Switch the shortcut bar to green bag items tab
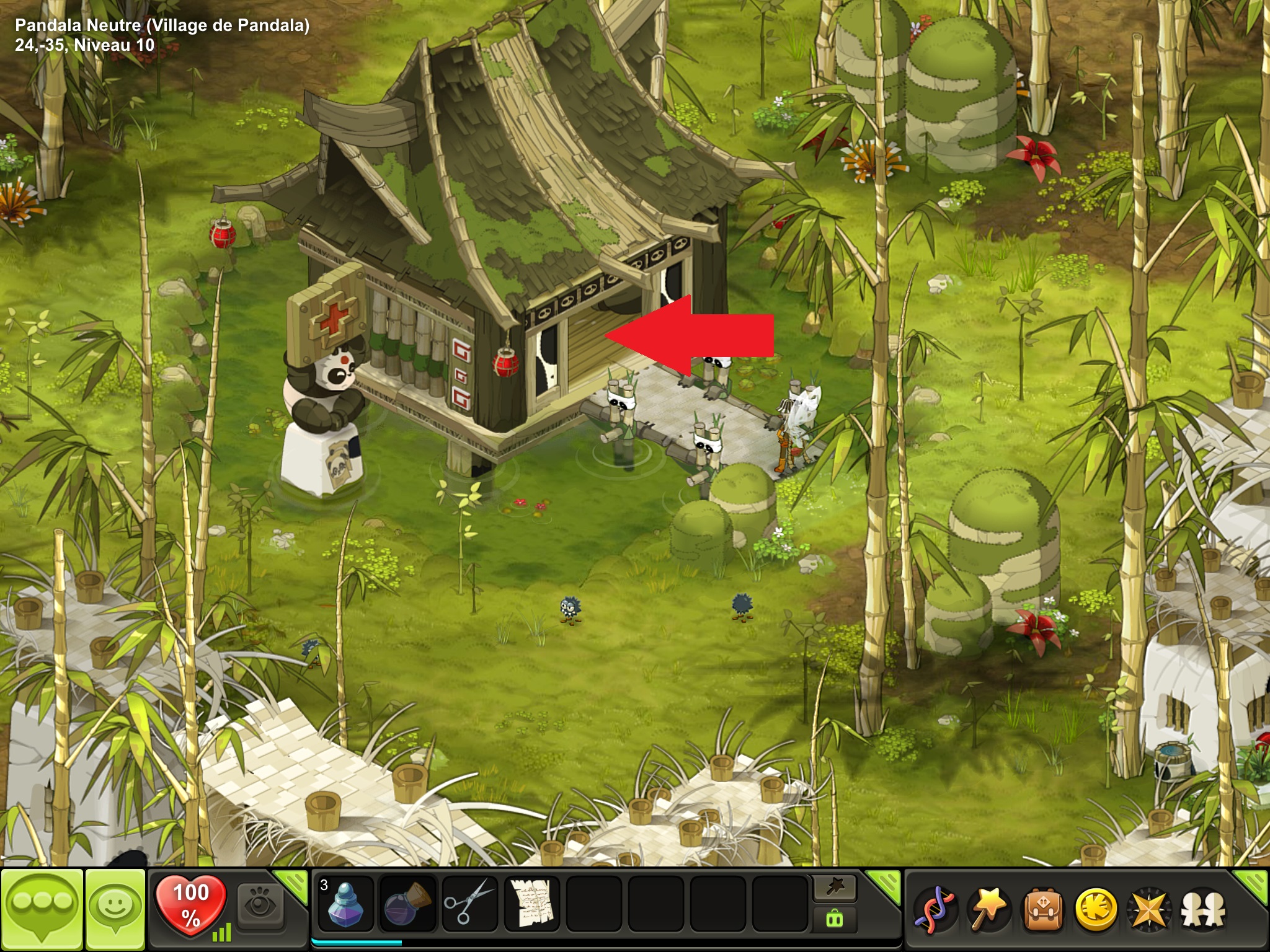1270x952 pixels. [834, 919]
